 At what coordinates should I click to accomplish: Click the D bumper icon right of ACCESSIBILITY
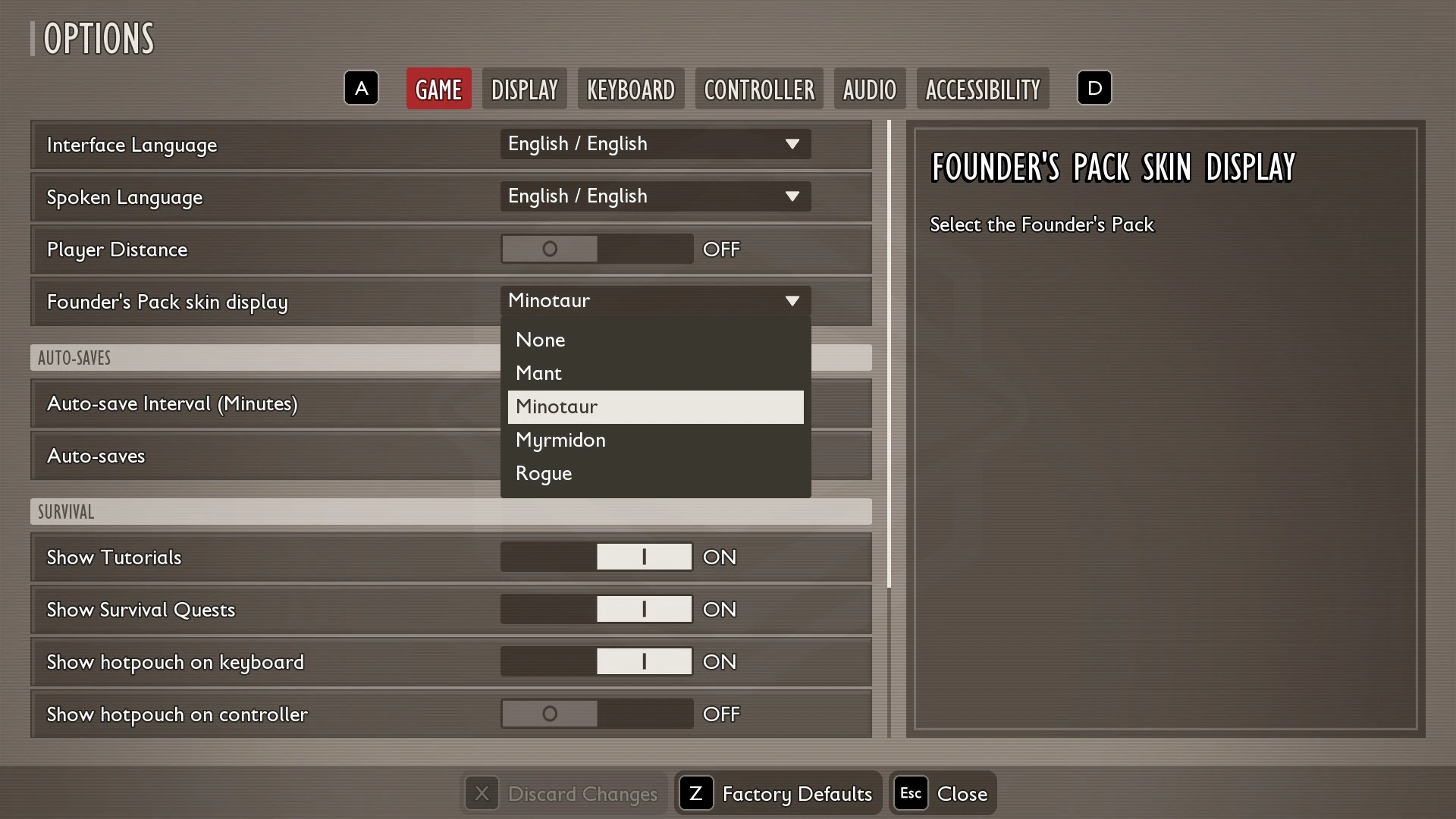point(1094,88)
